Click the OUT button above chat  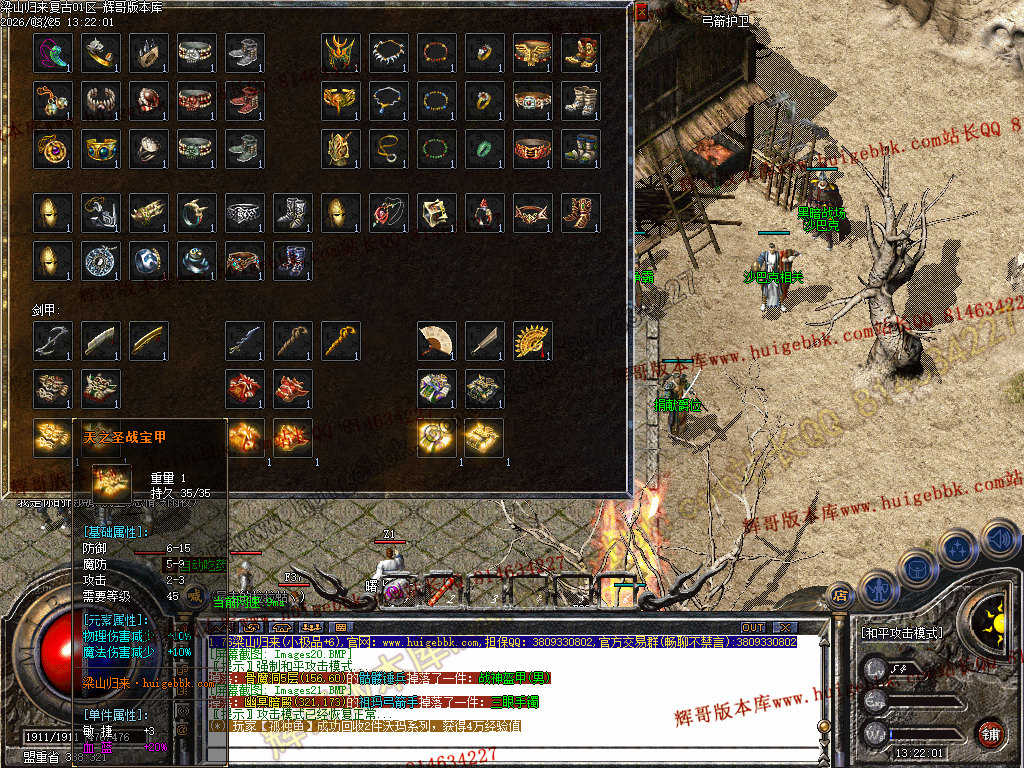[753, 627]
